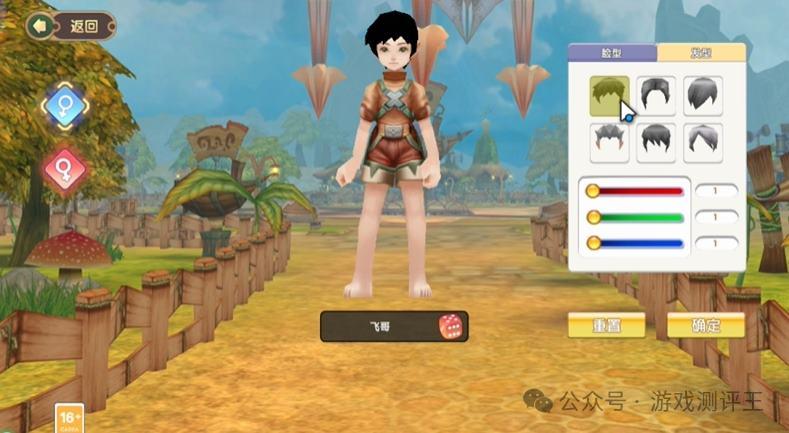Click the green color value field

[x=717, y=217]
